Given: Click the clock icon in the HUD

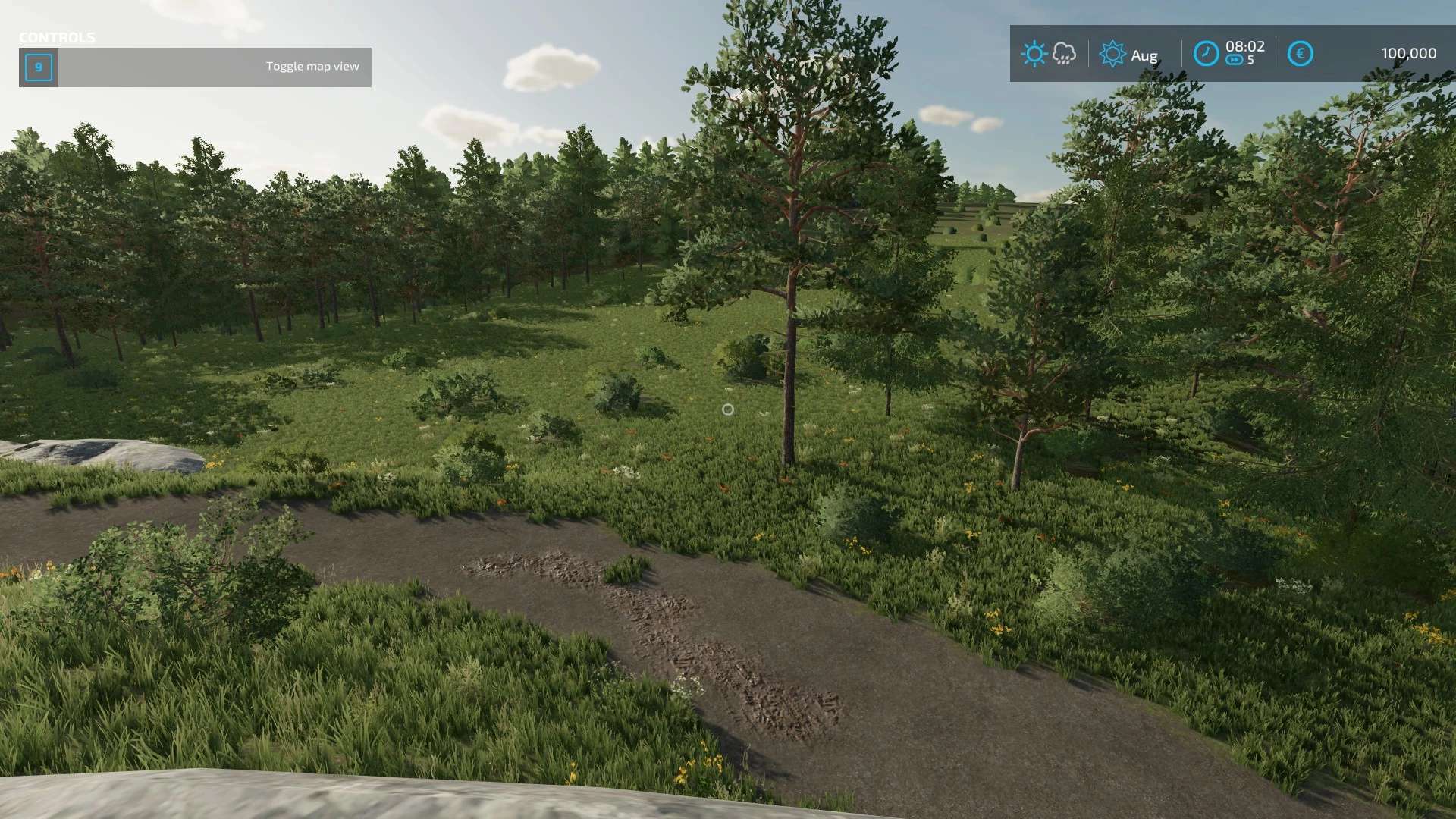Looking at the screenshot, I should pyautogui.click(x=1206, y=54).
